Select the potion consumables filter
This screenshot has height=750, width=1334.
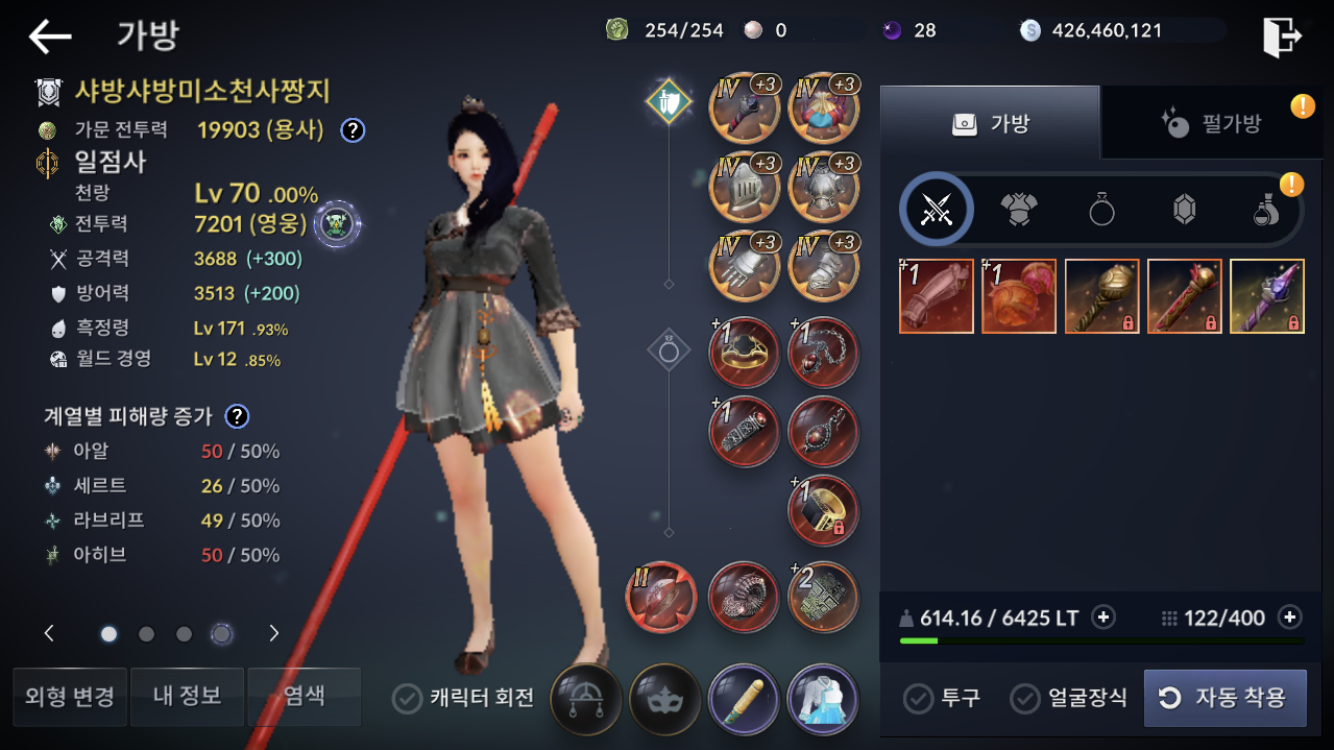click(1266, 209)
